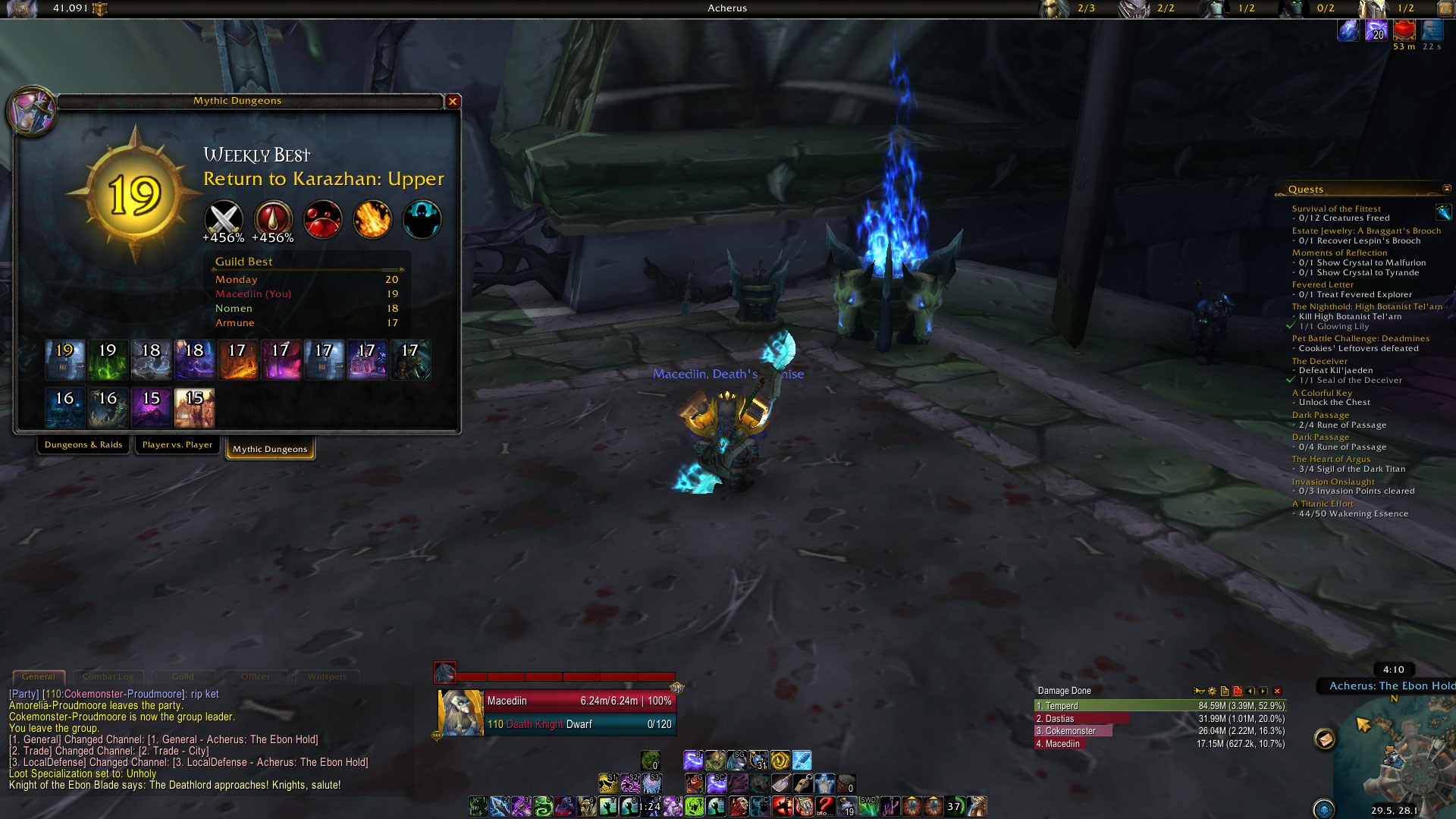Click the fiery explosion affix icon
Viewport: 1456px width, 819px height.
pos(372,219)
